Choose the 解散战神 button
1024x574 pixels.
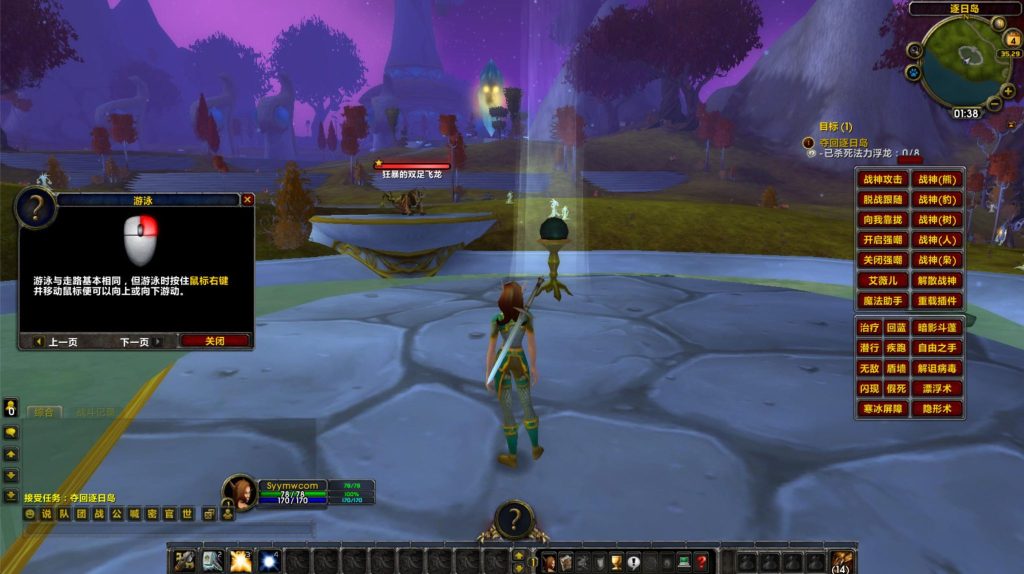click(x=937, y=280)
